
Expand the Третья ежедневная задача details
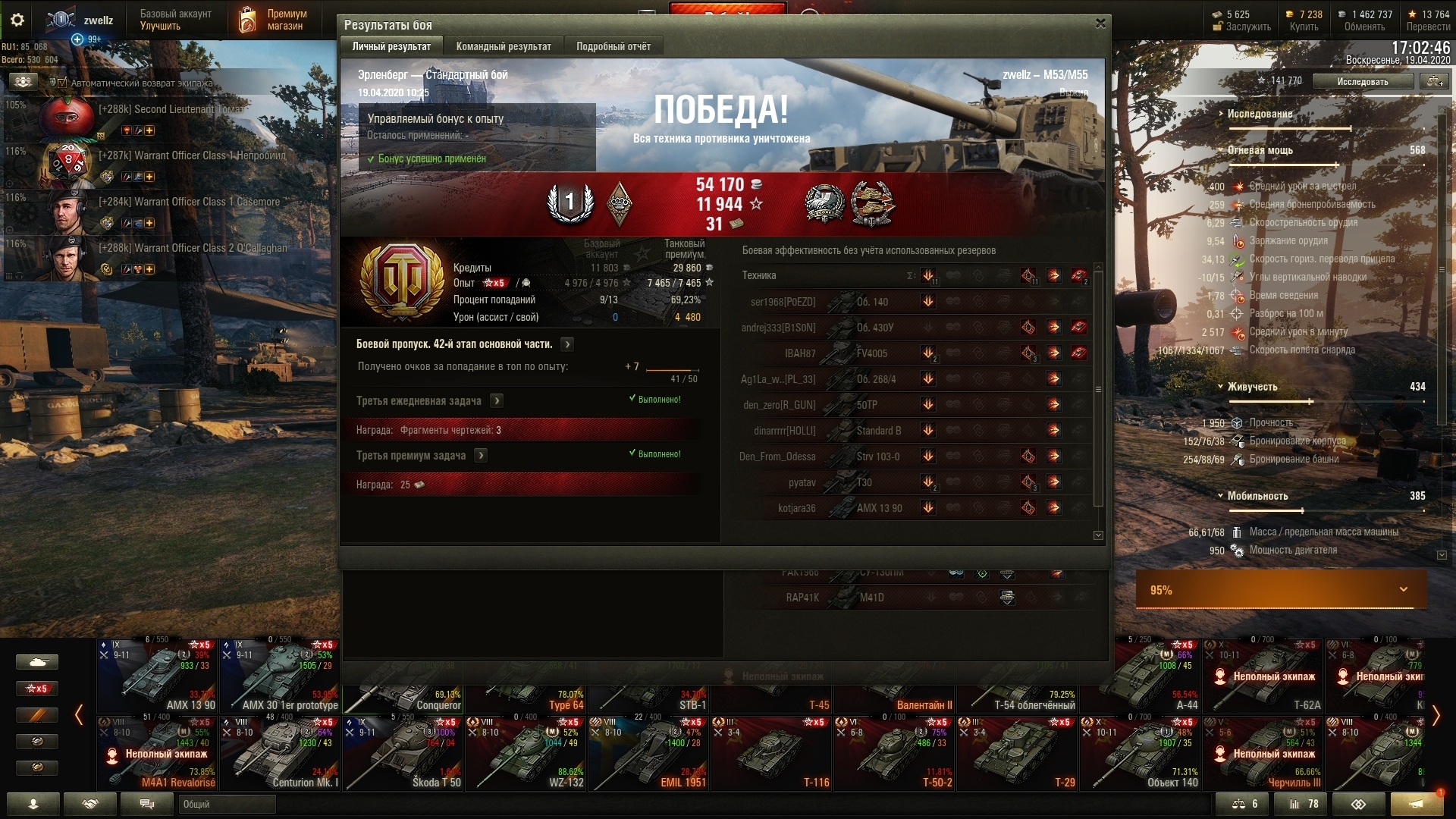click(x=497, y=400)
